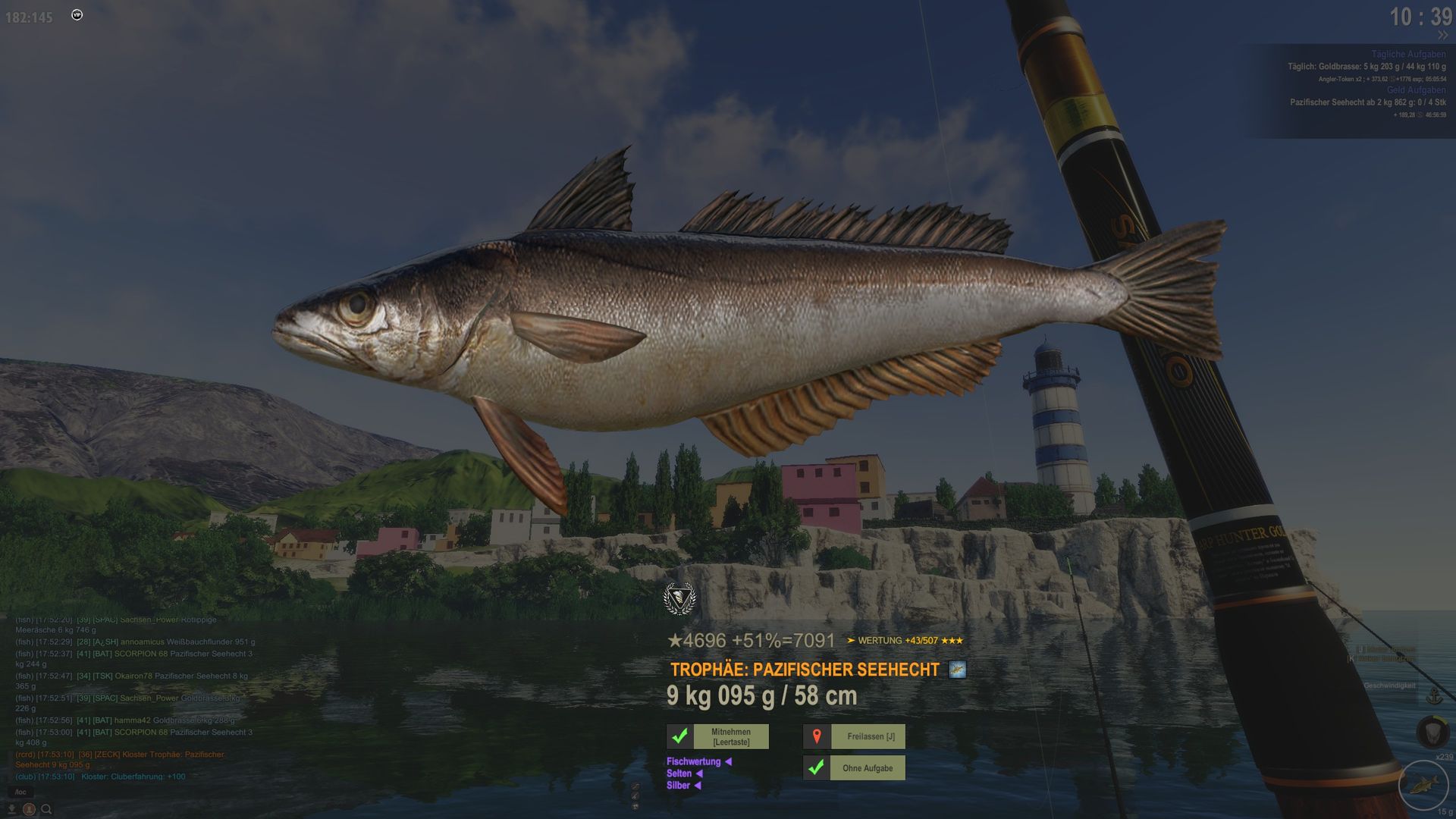Choose the Ohne Aufgabe option
Image resolution: width=1456 pixels, height=819 pixels.
867,768
